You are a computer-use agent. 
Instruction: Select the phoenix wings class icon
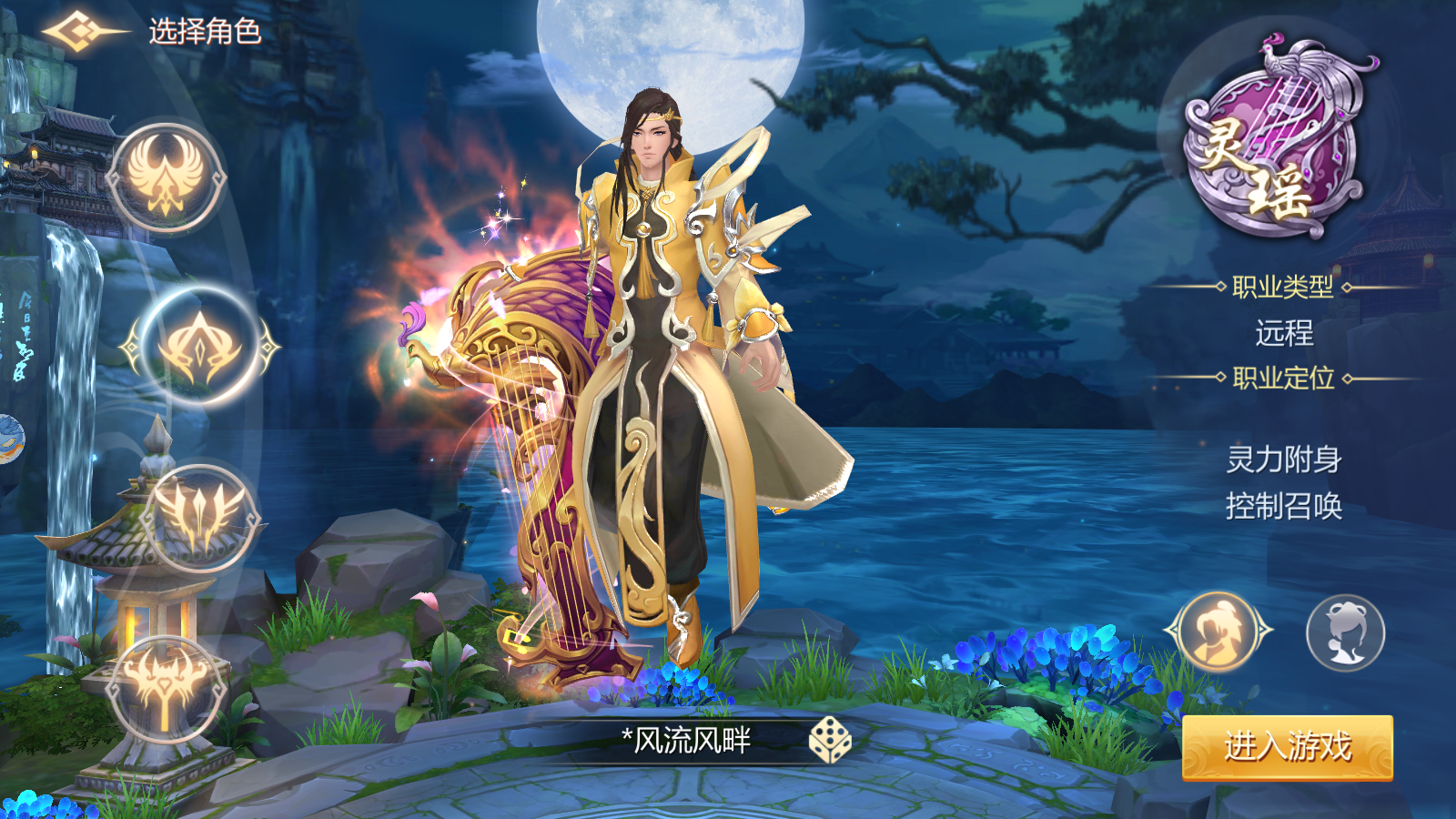click(x=166, y=177)
